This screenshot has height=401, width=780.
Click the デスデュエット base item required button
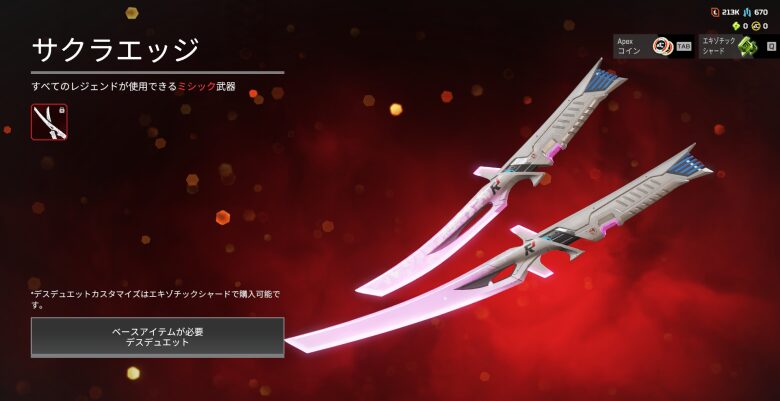pyautogui.click(x=157, y=336)
